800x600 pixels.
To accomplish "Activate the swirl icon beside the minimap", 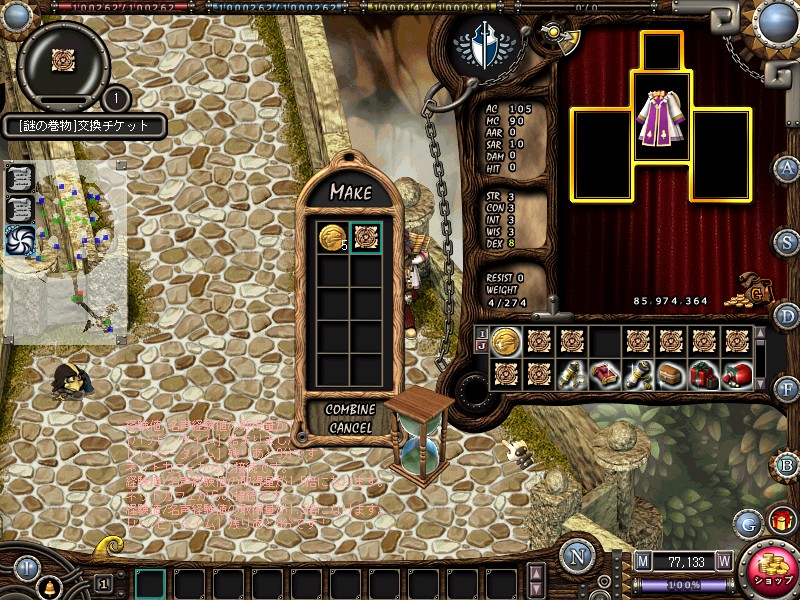I will pos(21,240).
